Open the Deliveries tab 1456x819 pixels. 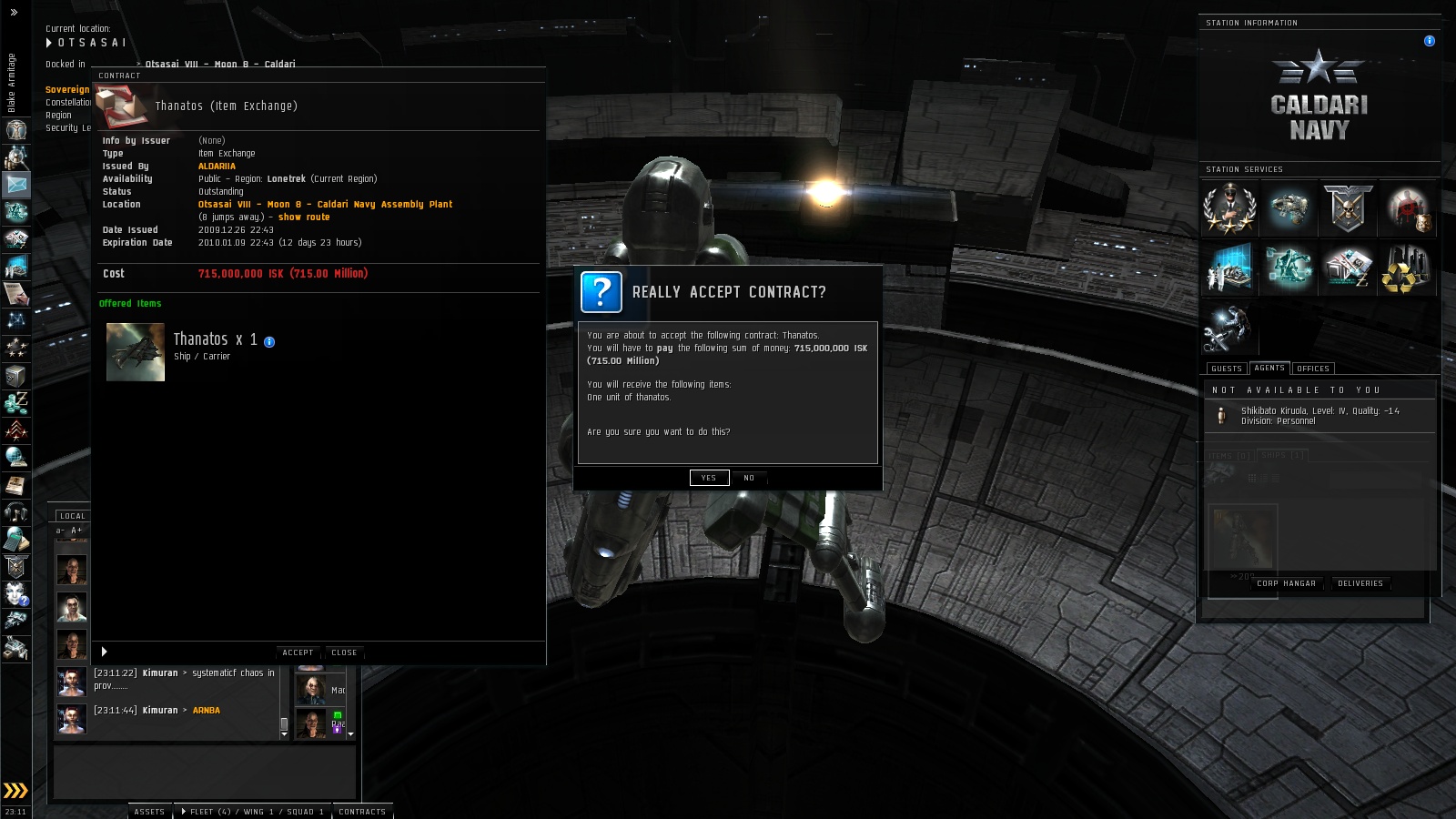pos(1360,583)
